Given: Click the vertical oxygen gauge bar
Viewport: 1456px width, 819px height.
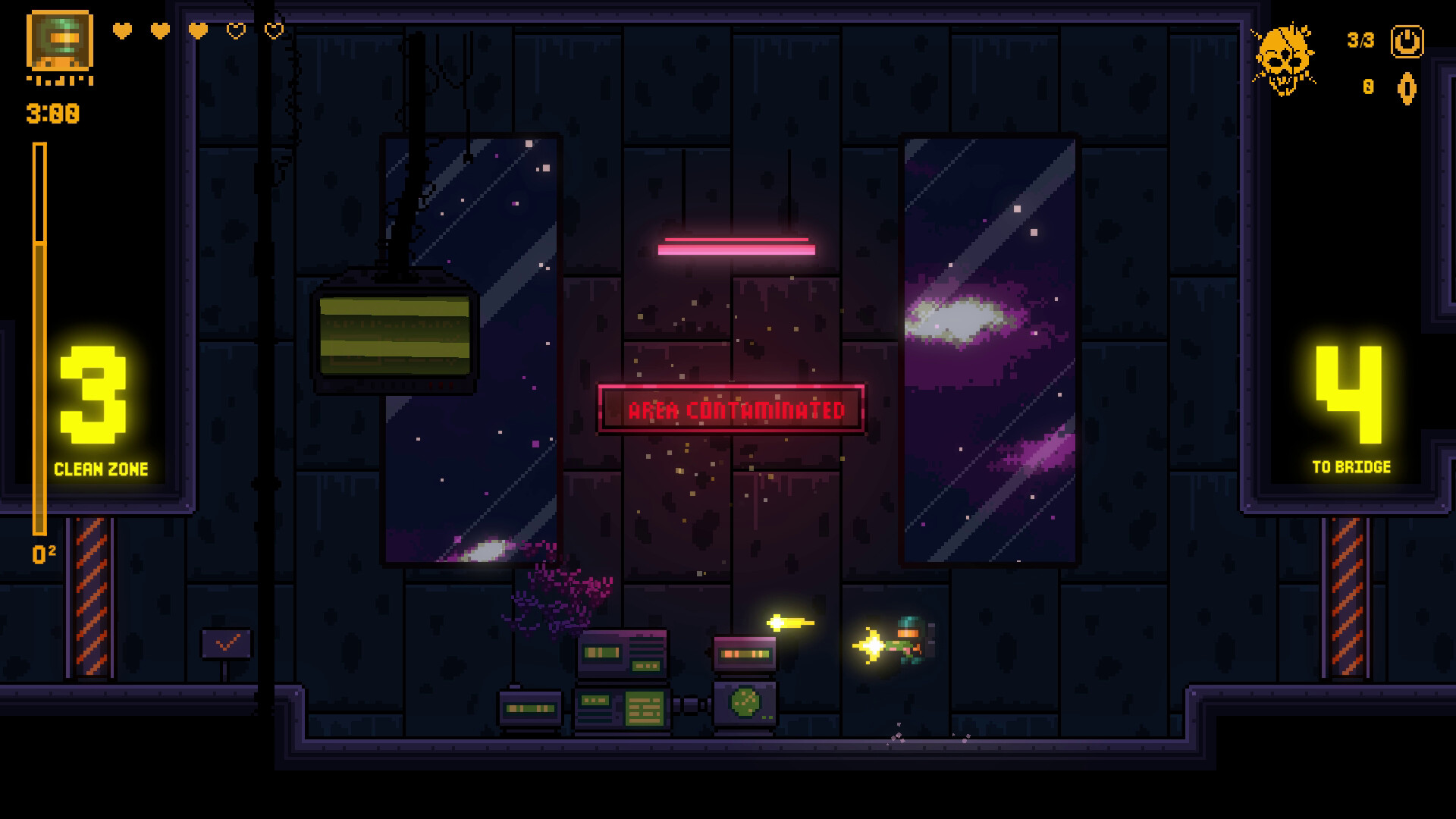Looking at the screenshot, I should [x=38, y=341].
